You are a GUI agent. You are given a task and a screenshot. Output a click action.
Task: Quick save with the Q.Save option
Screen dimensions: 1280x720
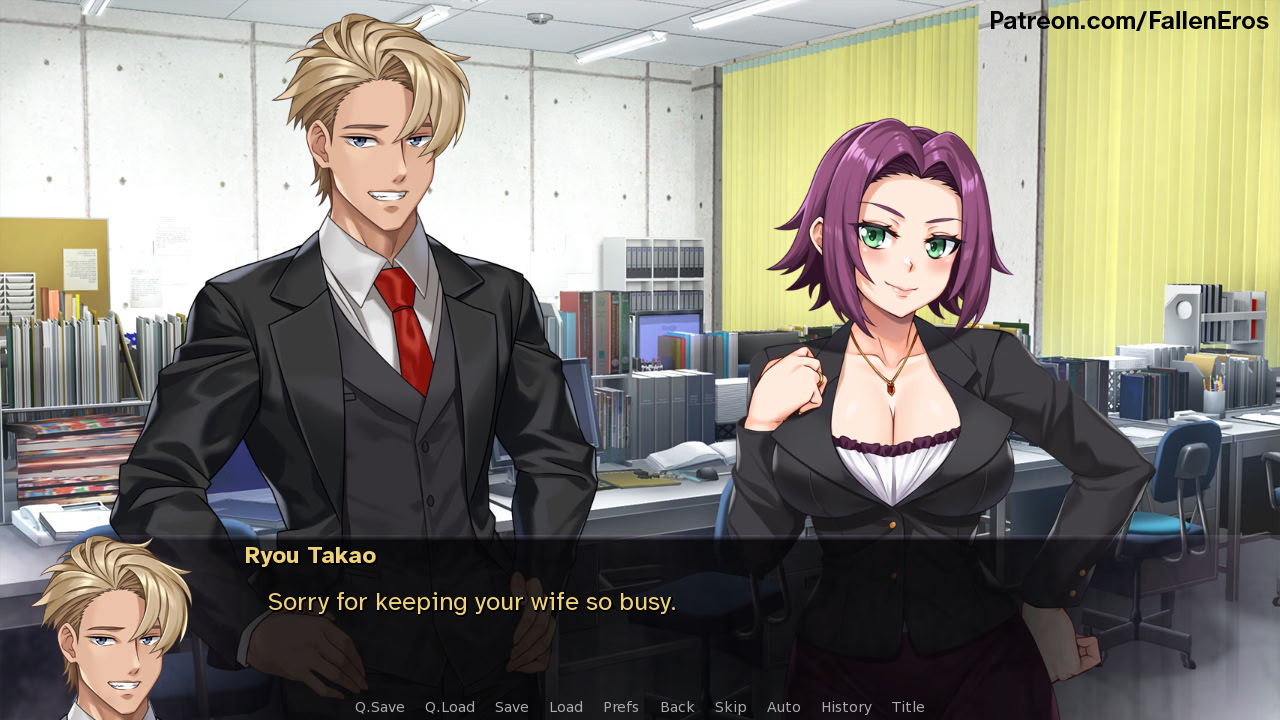click(379, 706)
